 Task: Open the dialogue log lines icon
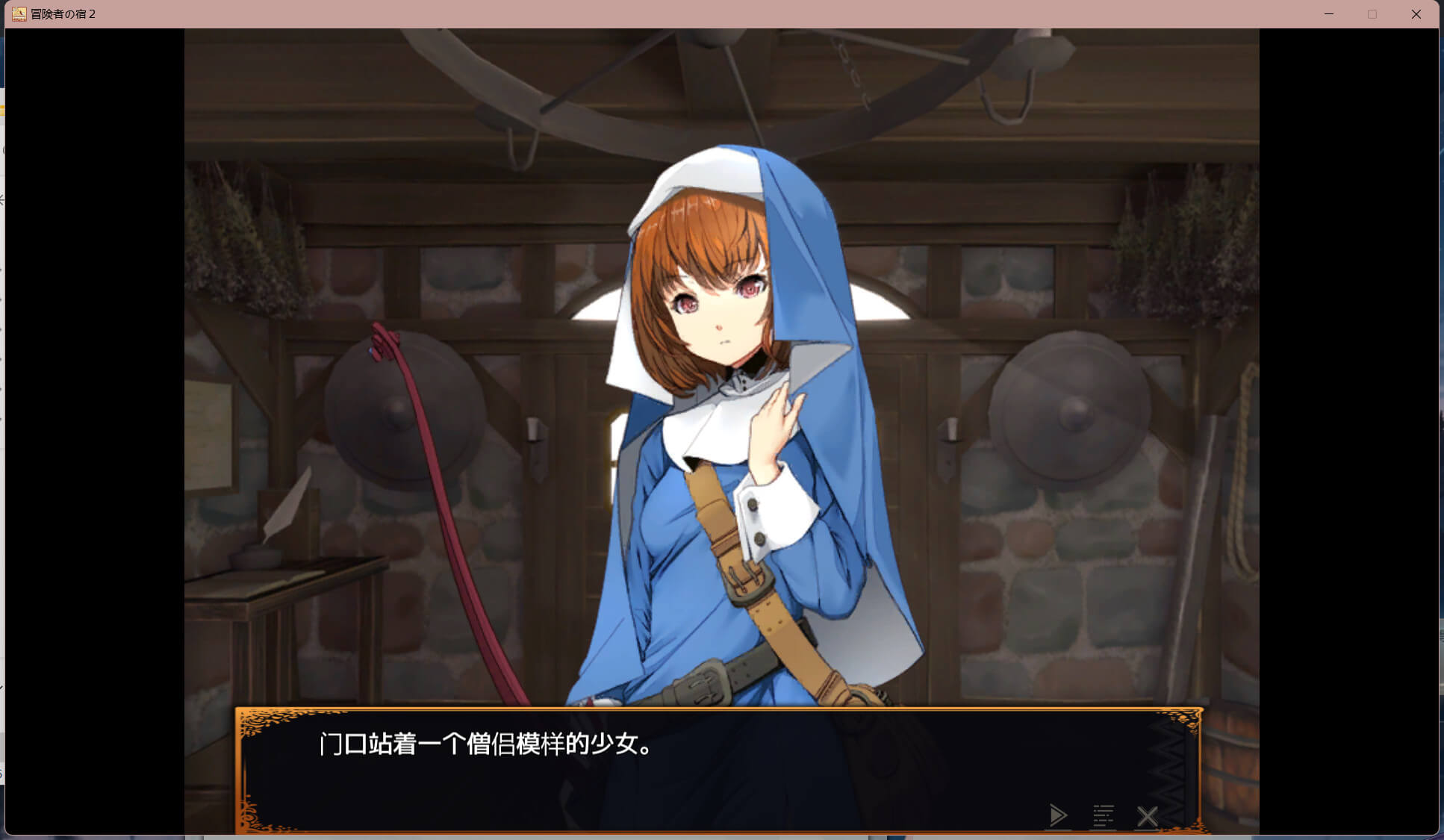click(x=1103, y=815)
